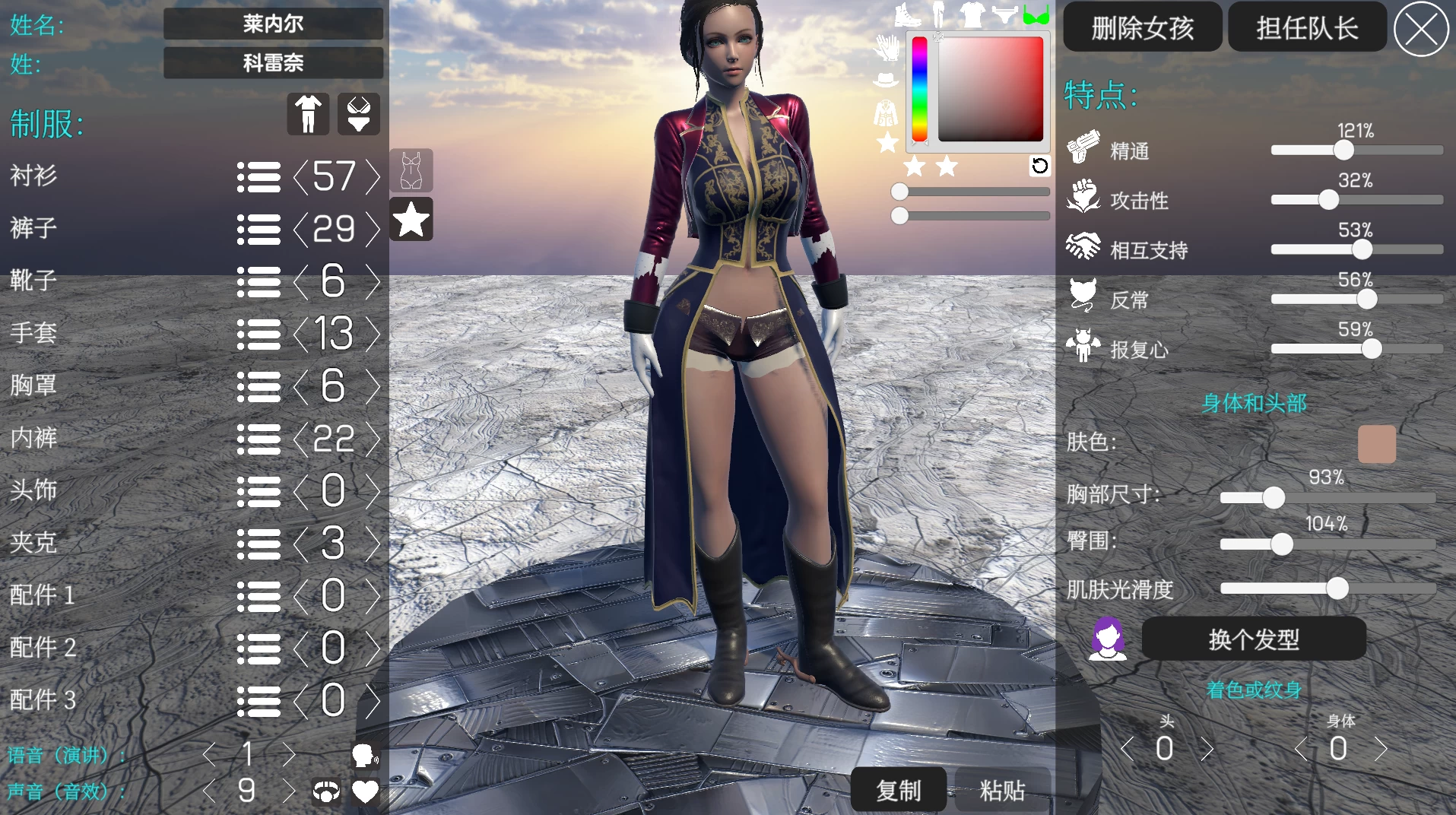Adjust the 精通 proficiency slider
1456x815 pixels.
tap(1343, 150)
